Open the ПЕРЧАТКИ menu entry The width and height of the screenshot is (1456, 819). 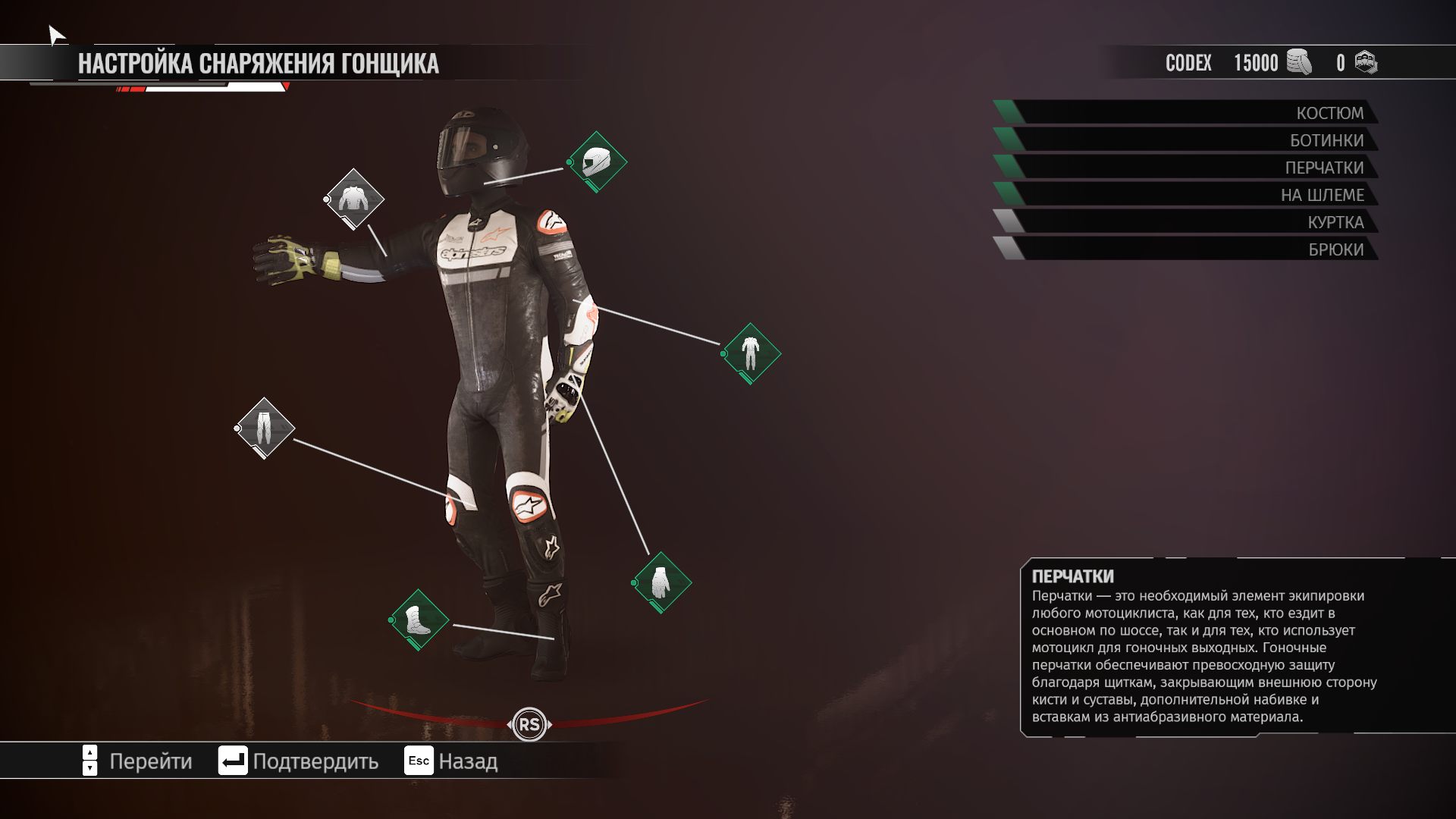(x=1187, y=168)
